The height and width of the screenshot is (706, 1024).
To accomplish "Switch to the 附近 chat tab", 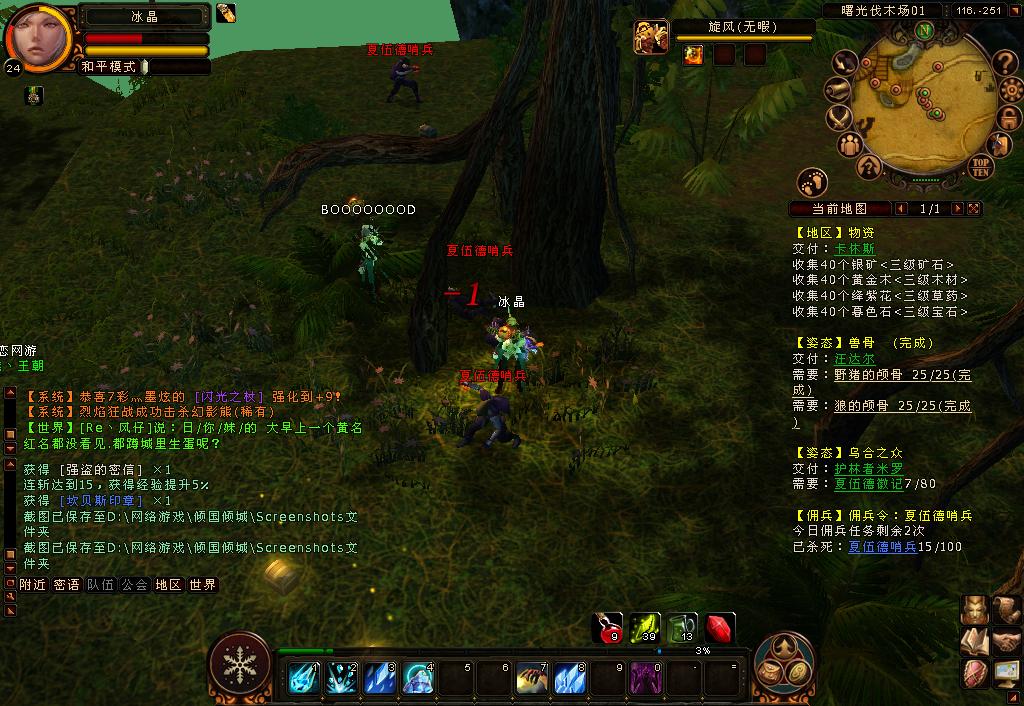I will 33,585.
